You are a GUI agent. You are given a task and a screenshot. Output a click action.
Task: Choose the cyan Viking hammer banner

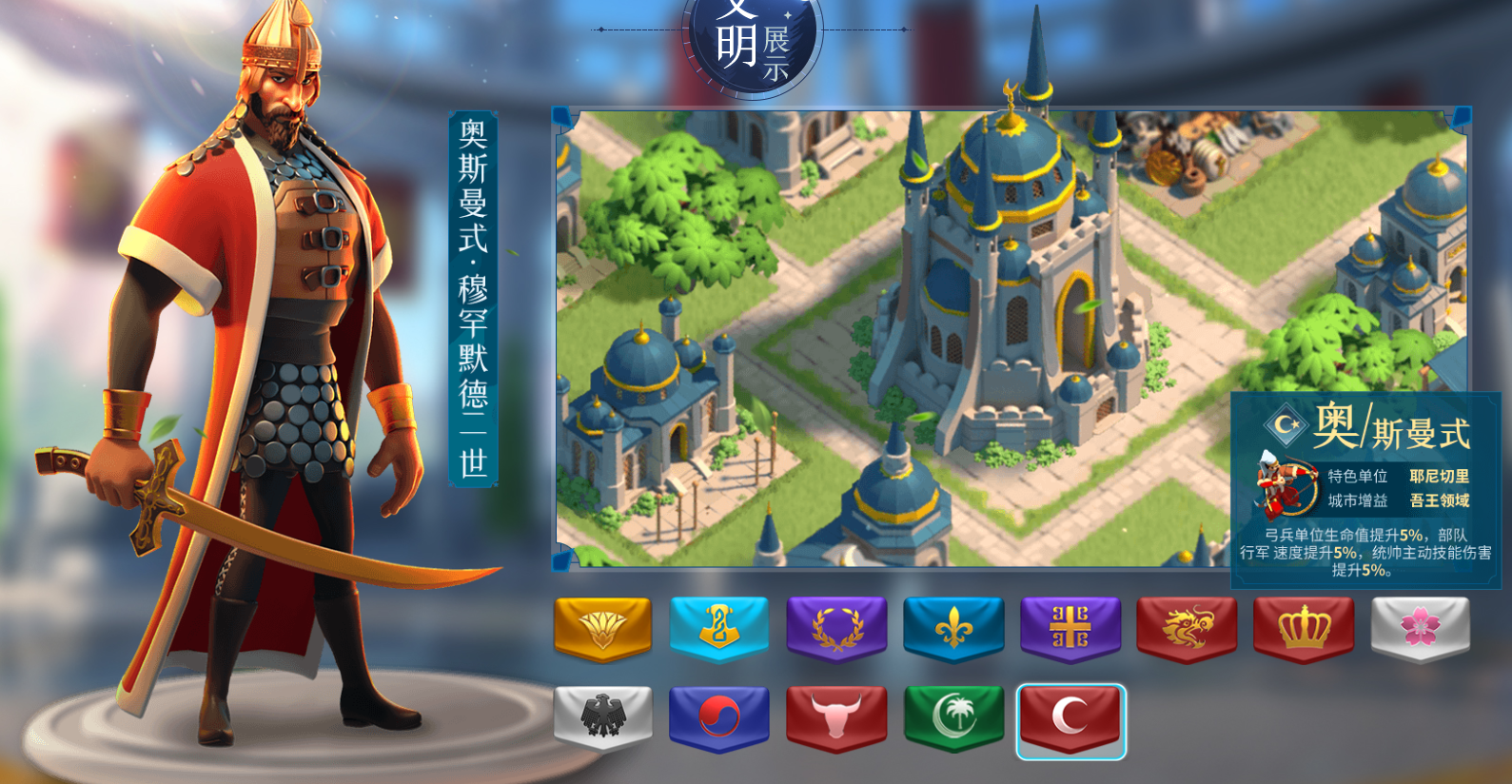(719, 628)
